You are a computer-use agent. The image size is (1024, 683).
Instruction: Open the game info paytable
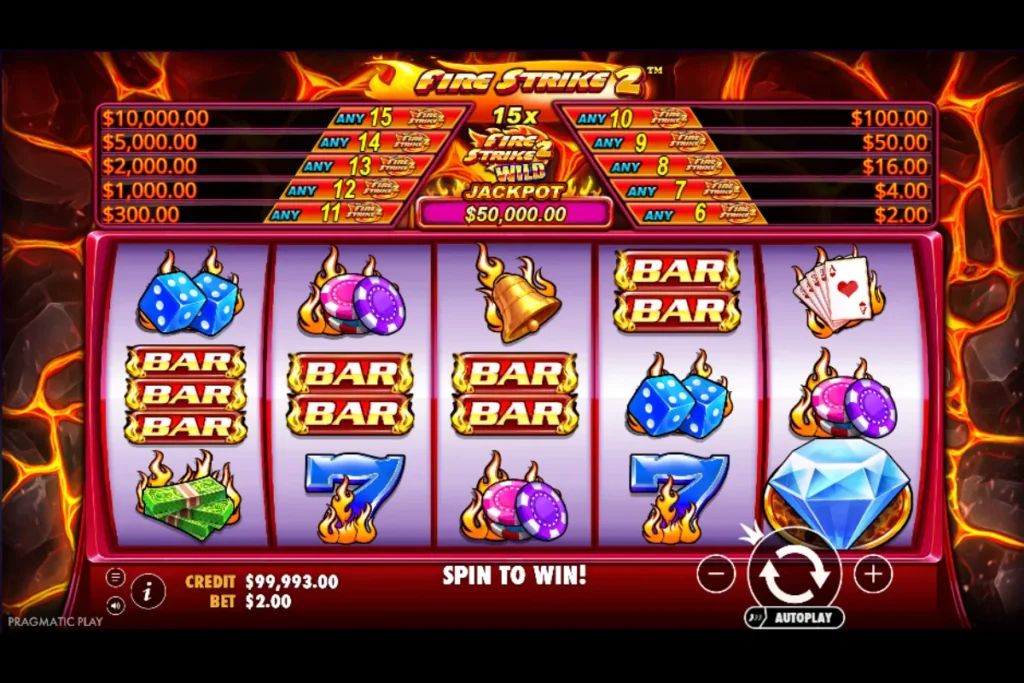(x=148, y=591)
